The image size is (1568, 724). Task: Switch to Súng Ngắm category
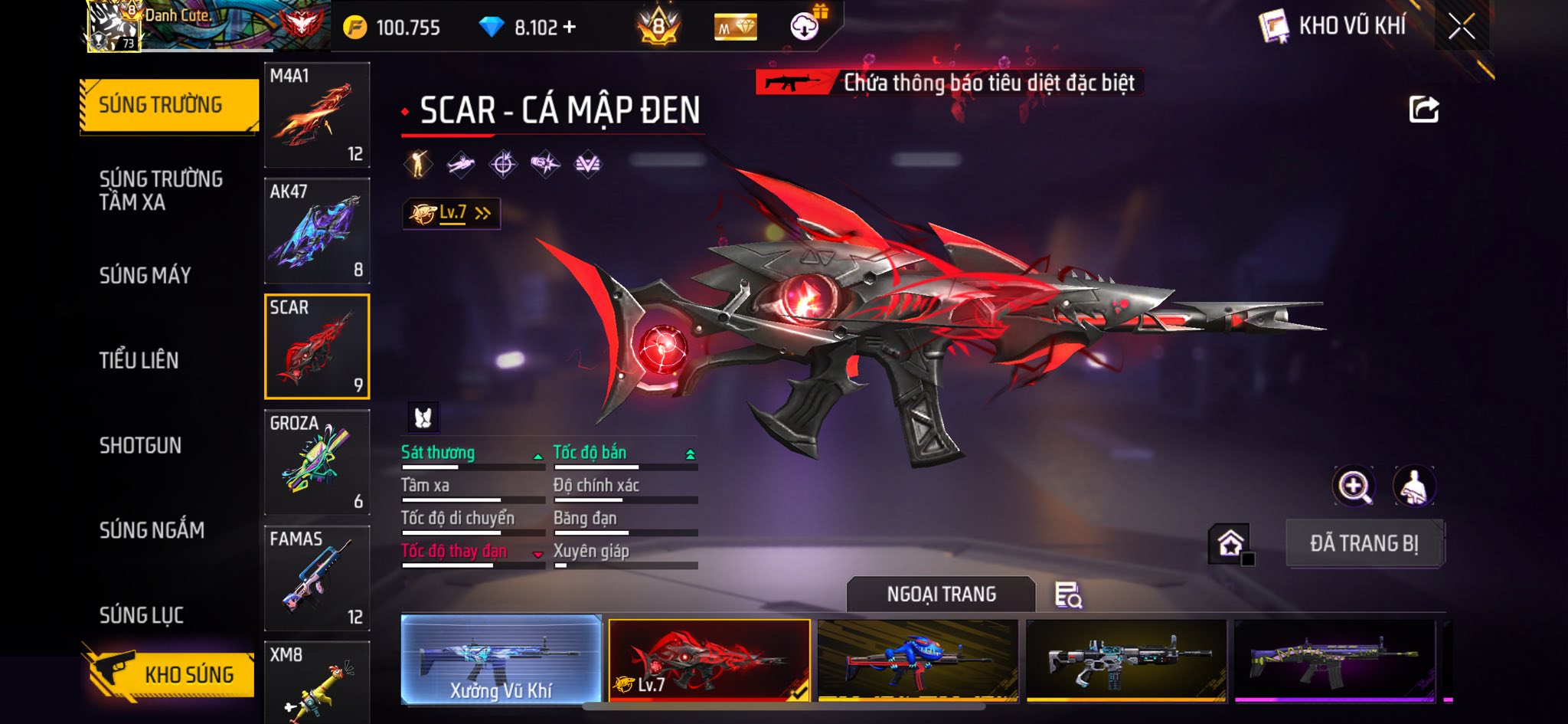tap(152, 529)
